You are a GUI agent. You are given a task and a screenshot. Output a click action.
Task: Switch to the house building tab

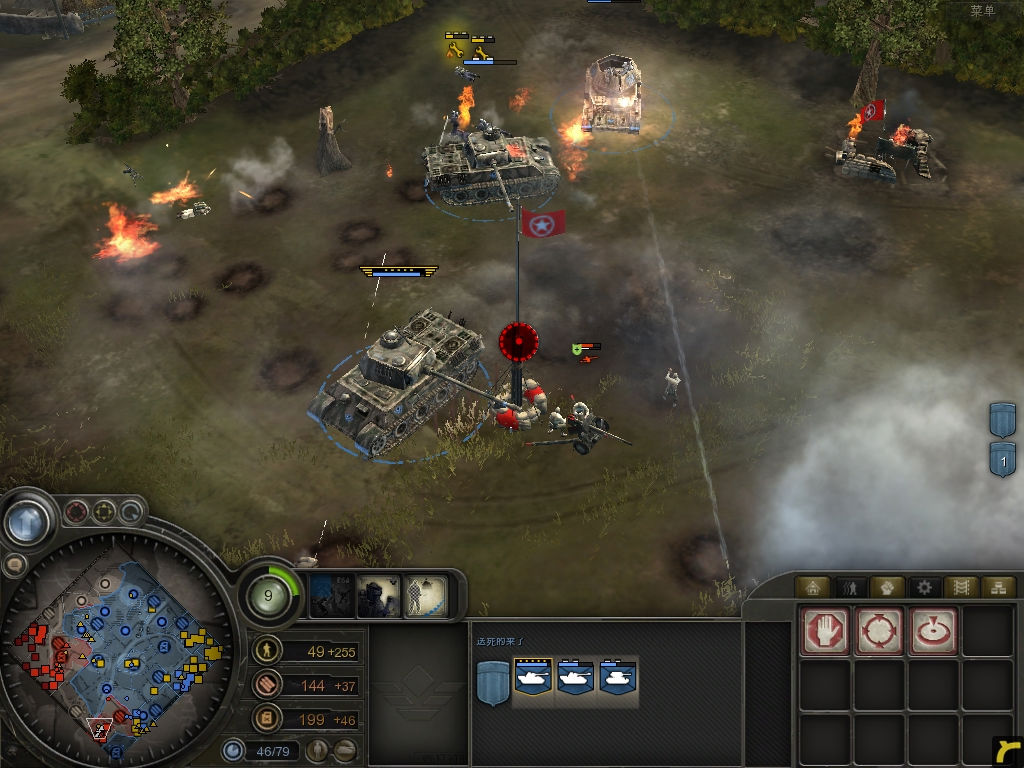click(x=811, y=587)
